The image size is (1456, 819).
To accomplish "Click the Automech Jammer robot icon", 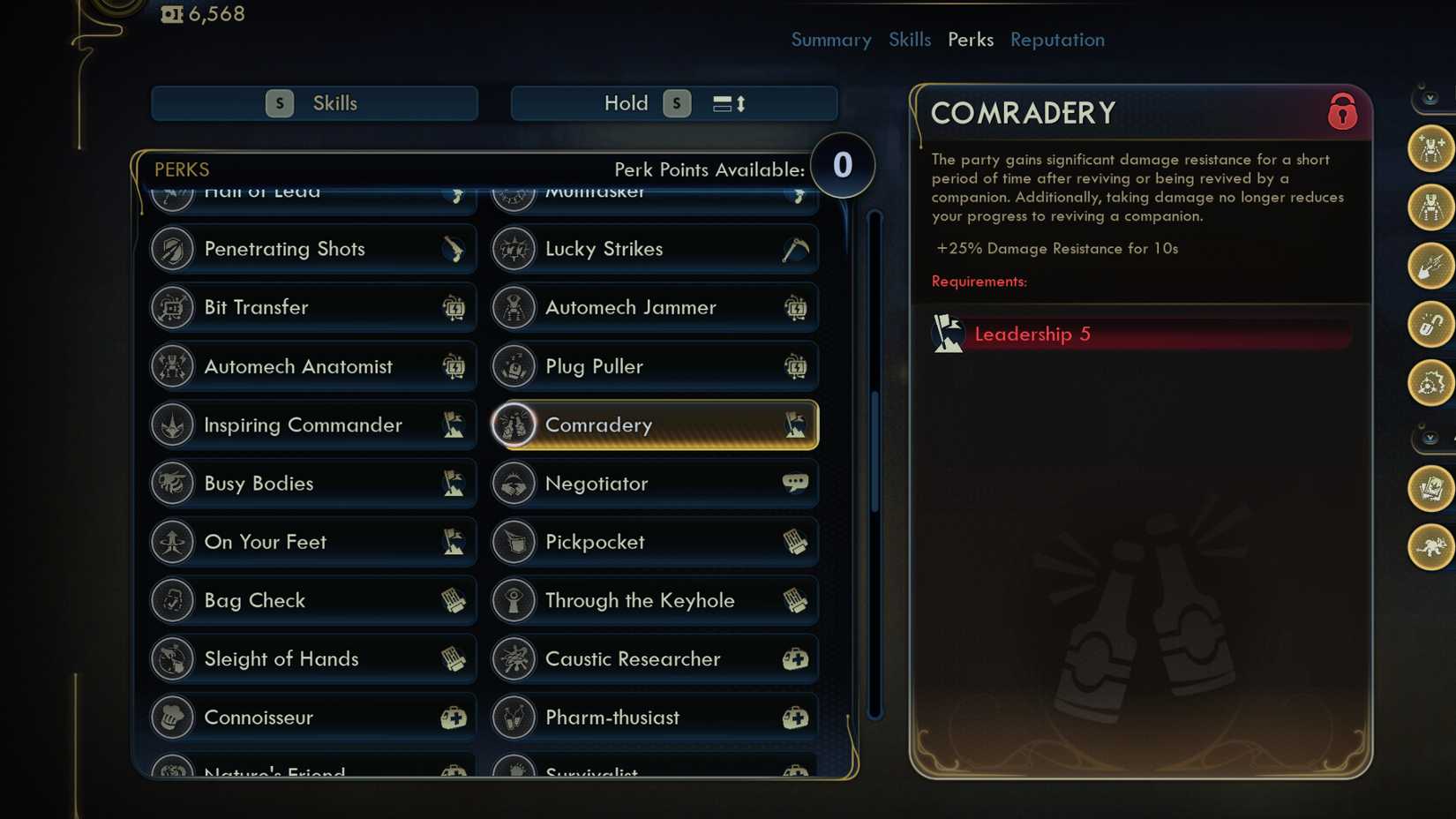I will (513, 307).
